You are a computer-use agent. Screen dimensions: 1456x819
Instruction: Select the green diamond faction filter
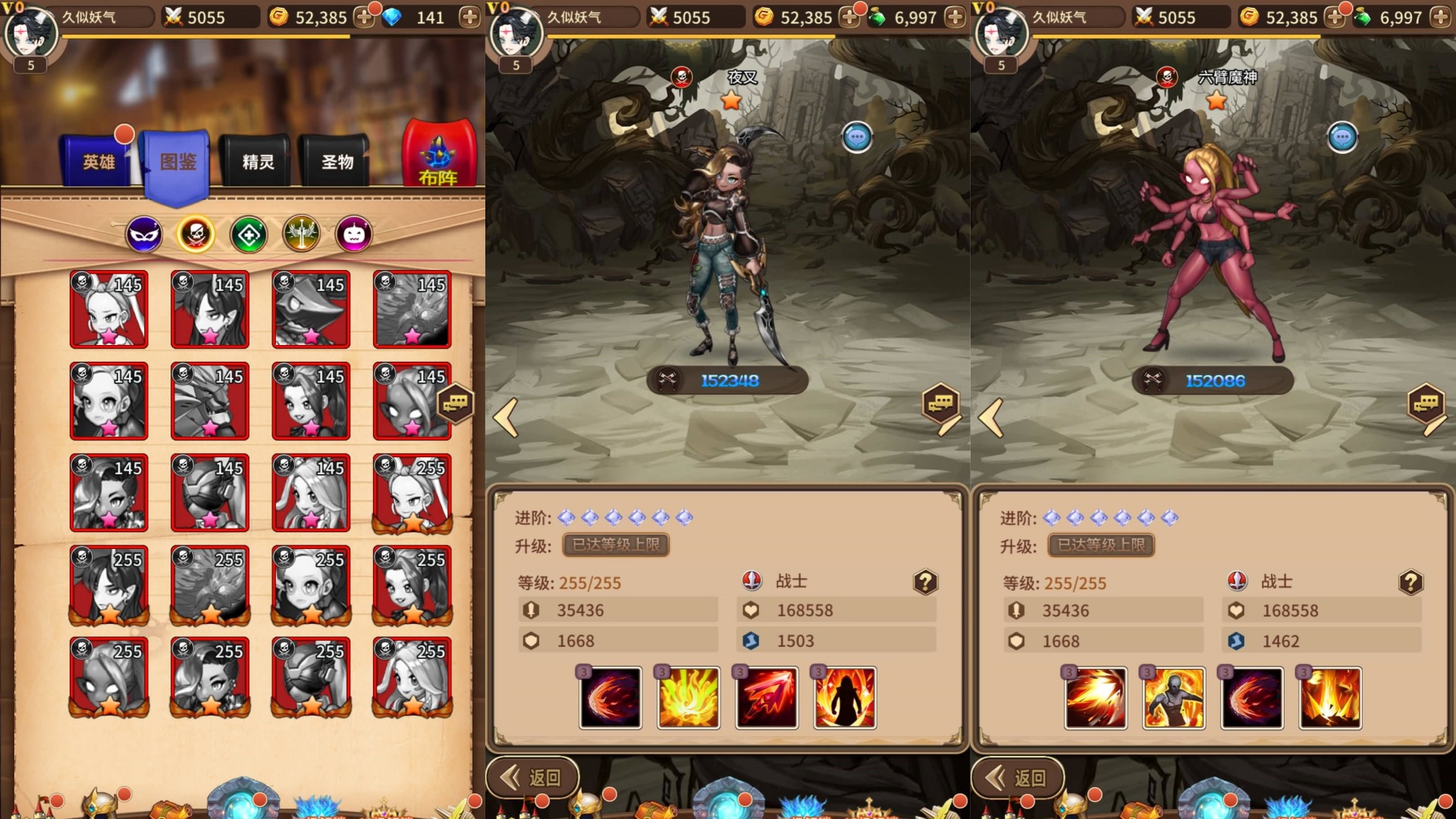click(x=249, y=235)
